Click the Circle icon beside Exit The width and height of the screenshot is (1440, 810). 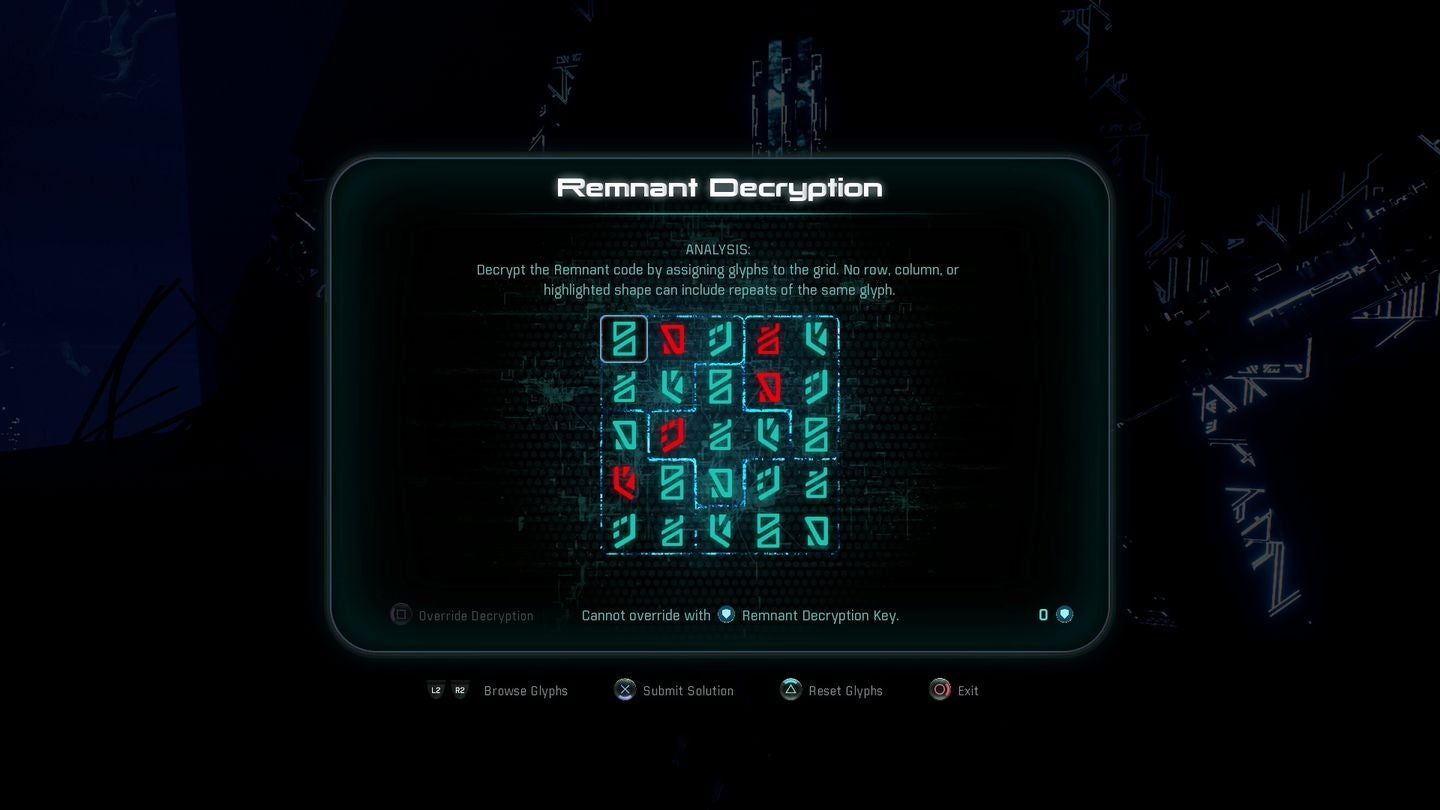point(939,690)
